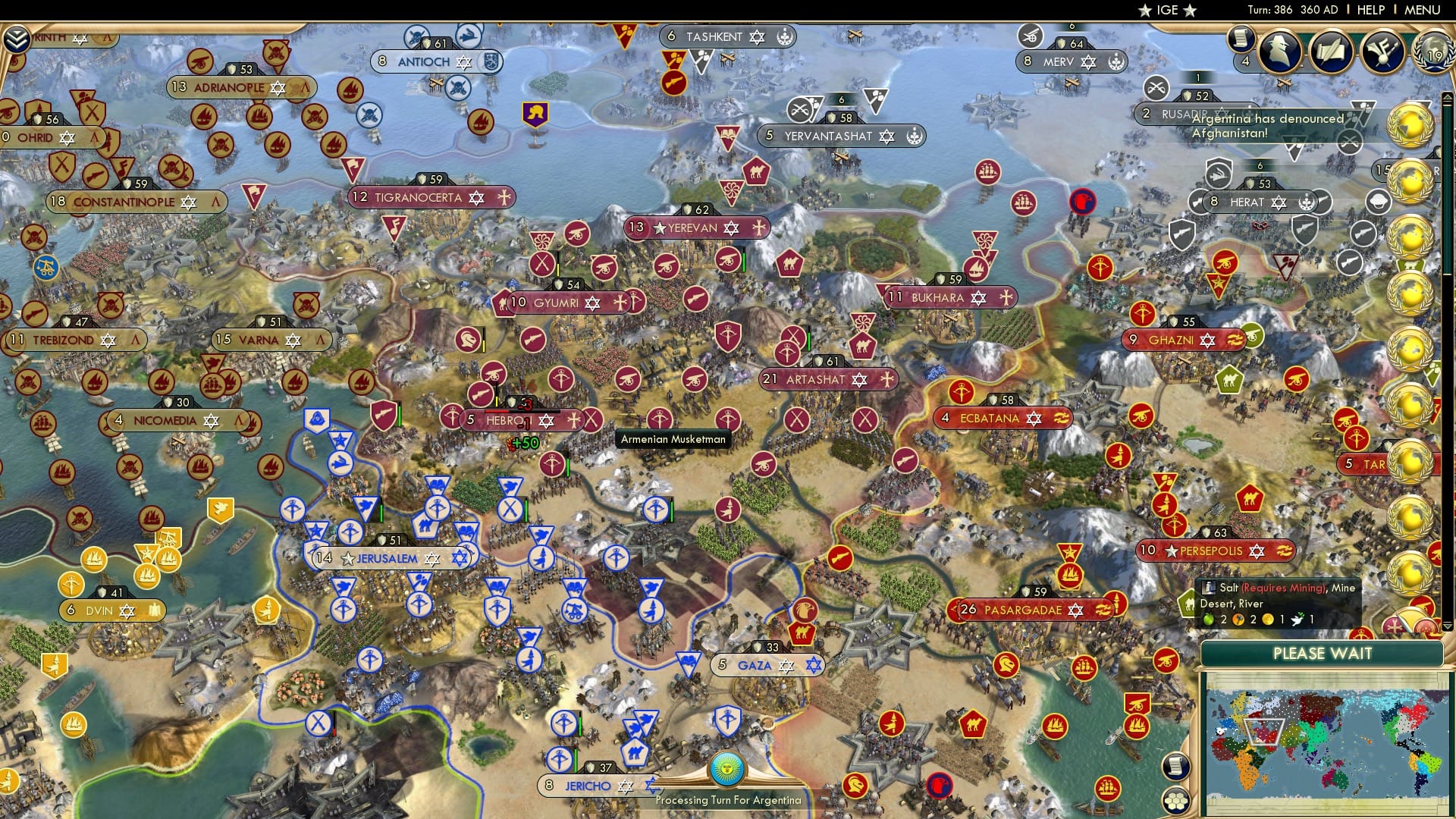The width and height of the screenshot is (1456, 819).
Task: Toggle strategic view with the hexagon icon
Action: (1176, 801)
